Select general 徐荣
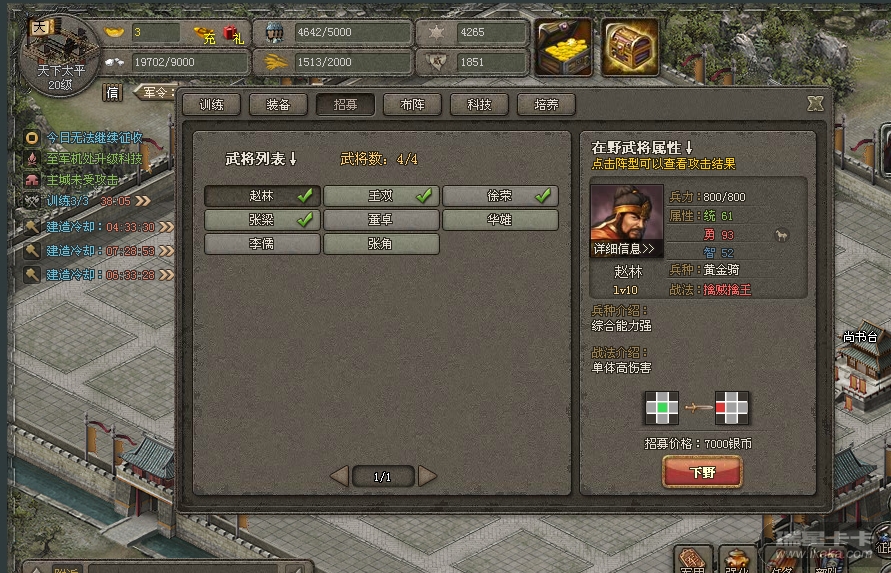 500,196
